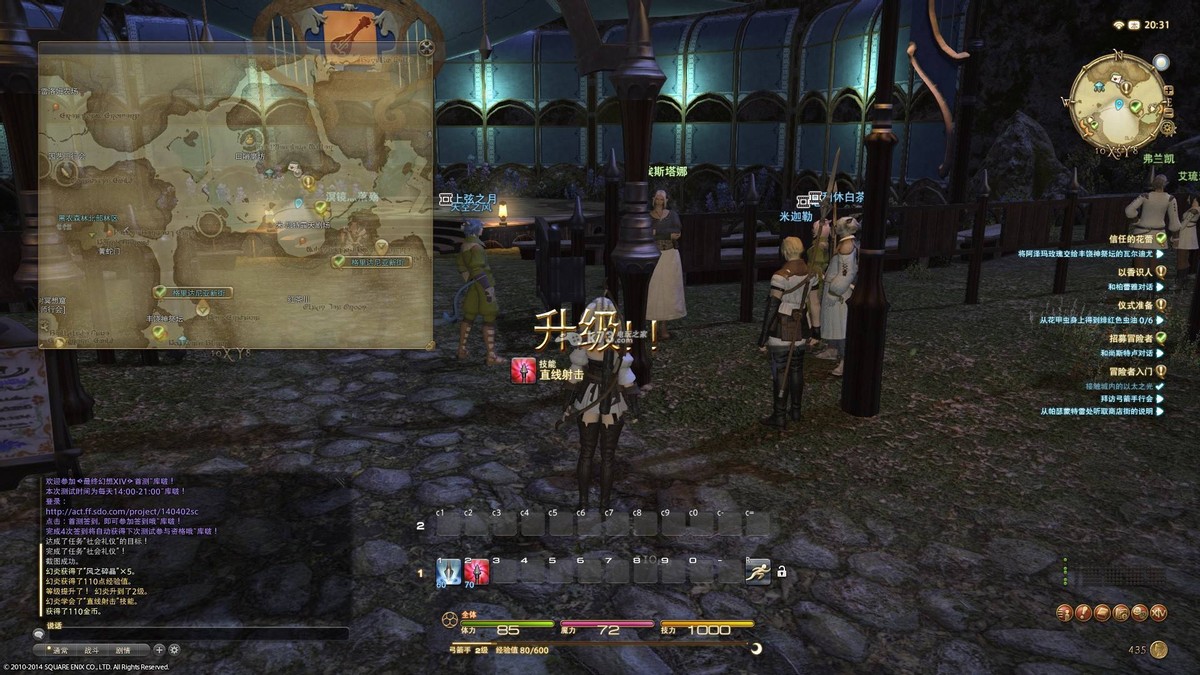Close the large map overlay
Image resolution: width=1200 pixels, height=675 pixels.
click(x=427, y=46)
